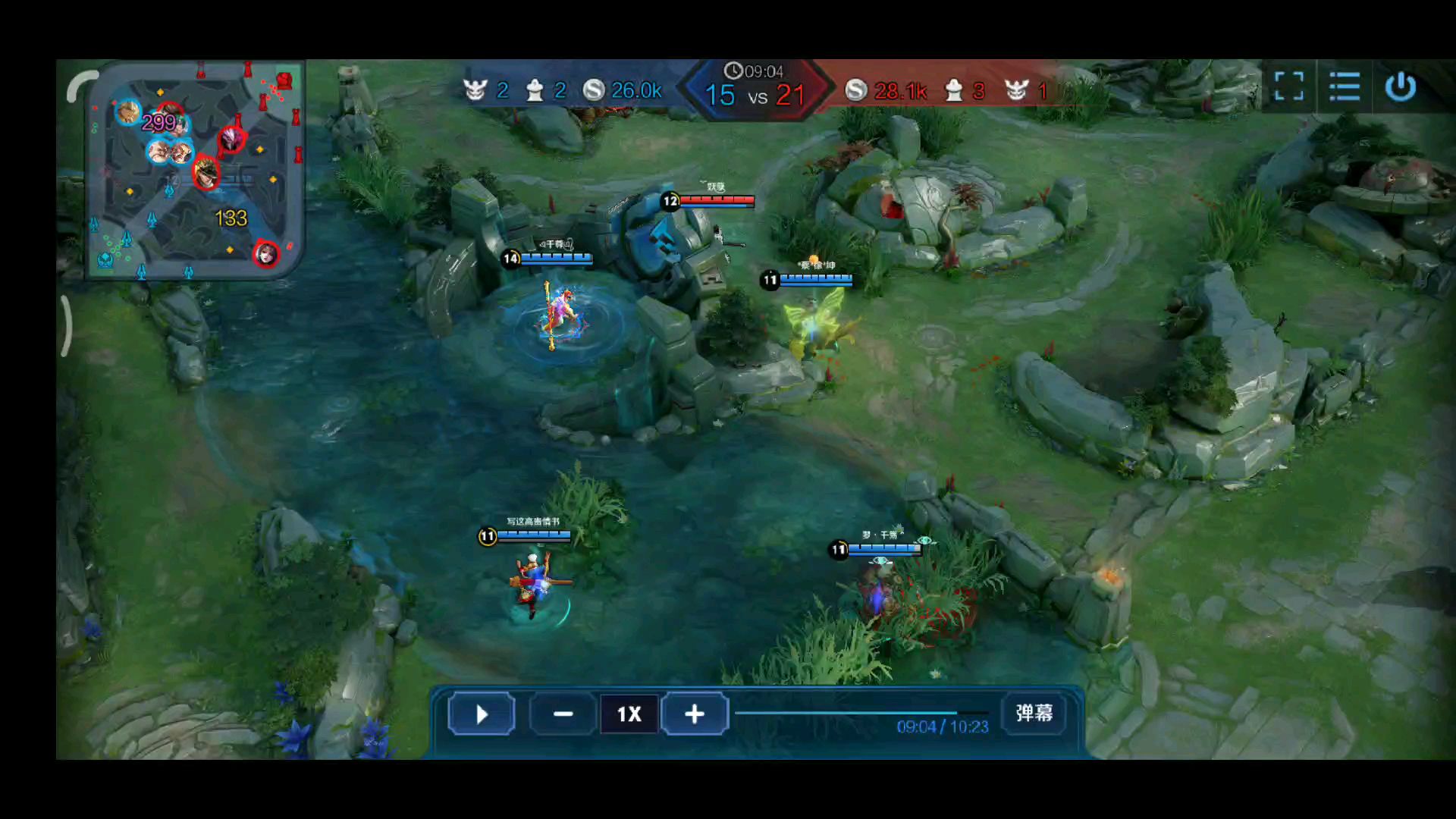Image resolution: width=1456 pixels, height=819 pixels.
Task: Increase replay speed with the plus button
Action: [x=694, y=714]
